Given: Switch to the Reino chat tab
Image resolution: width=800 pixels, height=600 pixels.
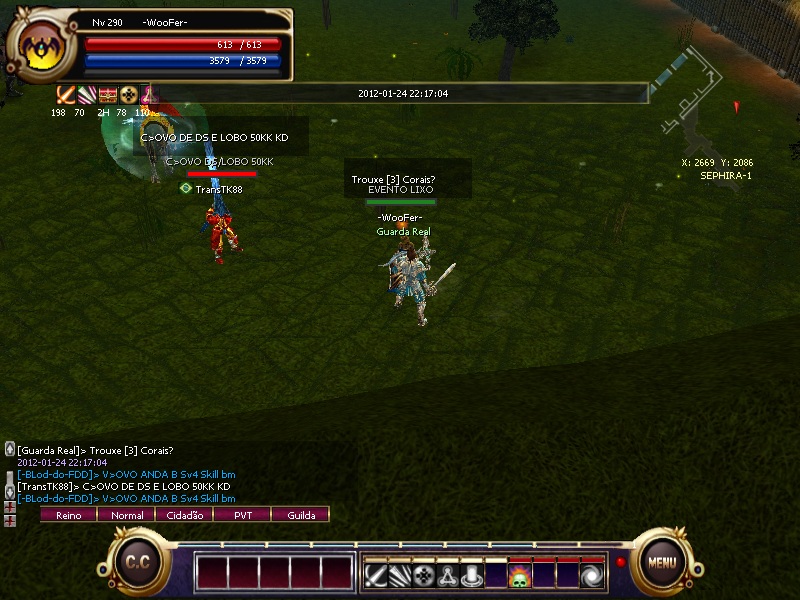Looking at the screenshot, I should click(x=68, y=515).
